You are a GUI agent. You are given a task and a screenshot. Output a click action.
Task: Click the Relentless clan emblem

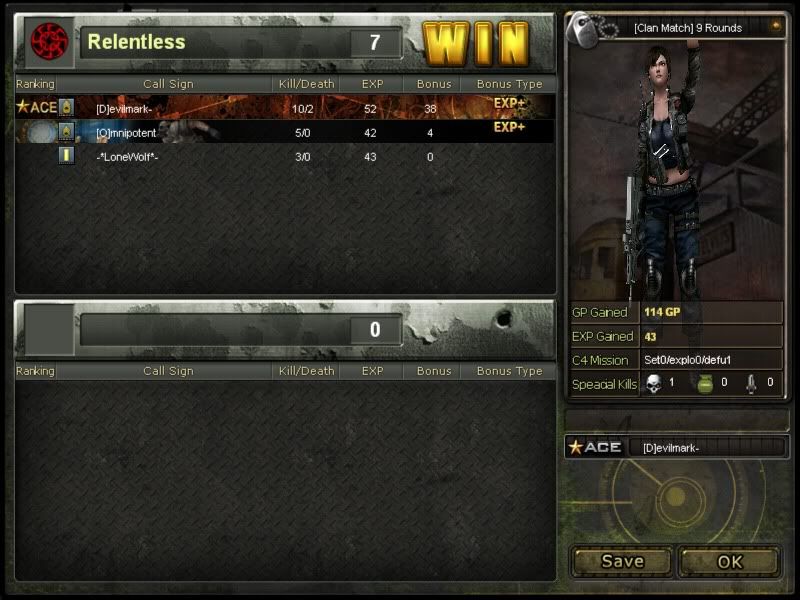coord(46,40)
